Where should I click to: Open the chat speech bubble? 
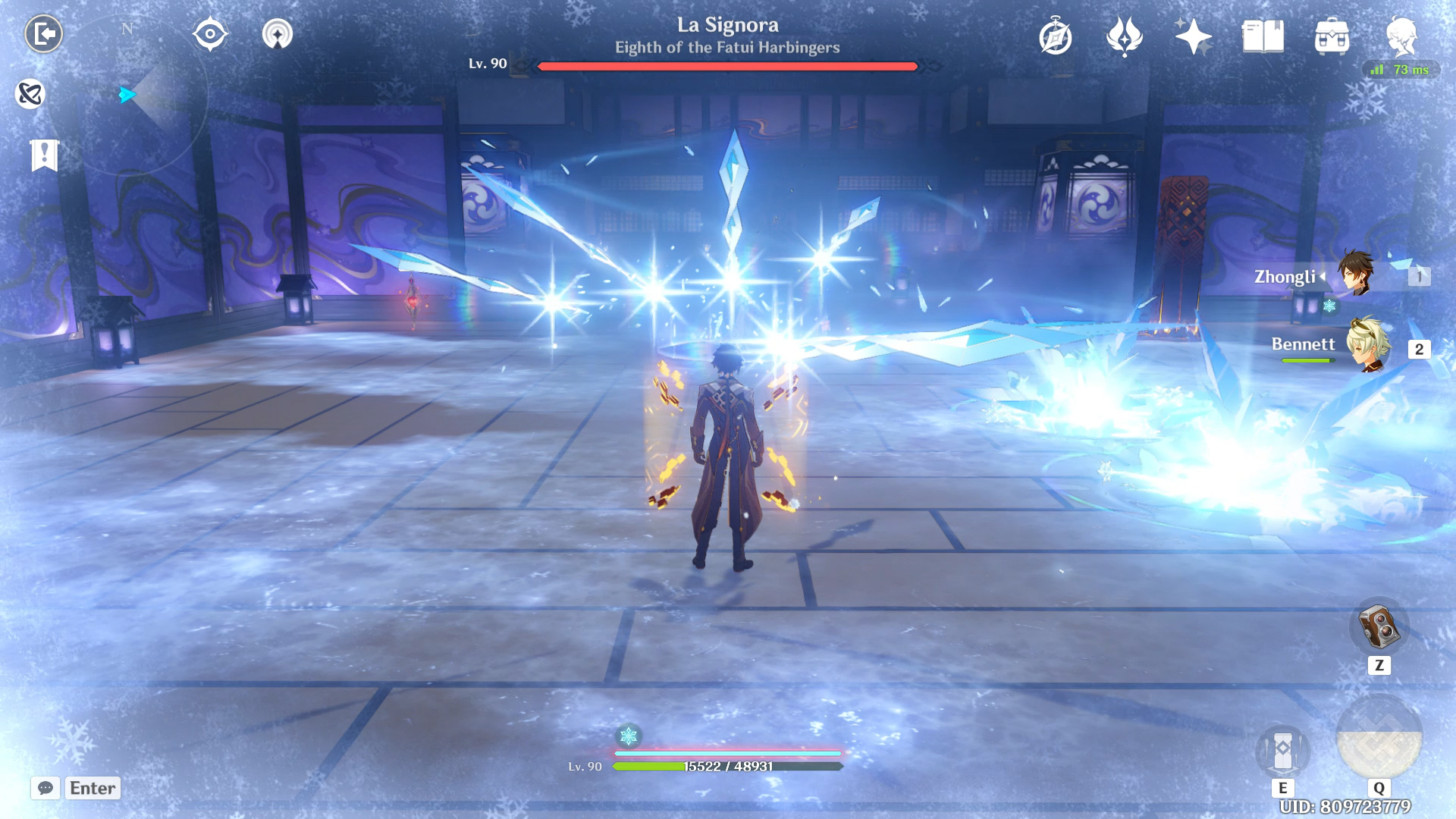pos(45,788)
